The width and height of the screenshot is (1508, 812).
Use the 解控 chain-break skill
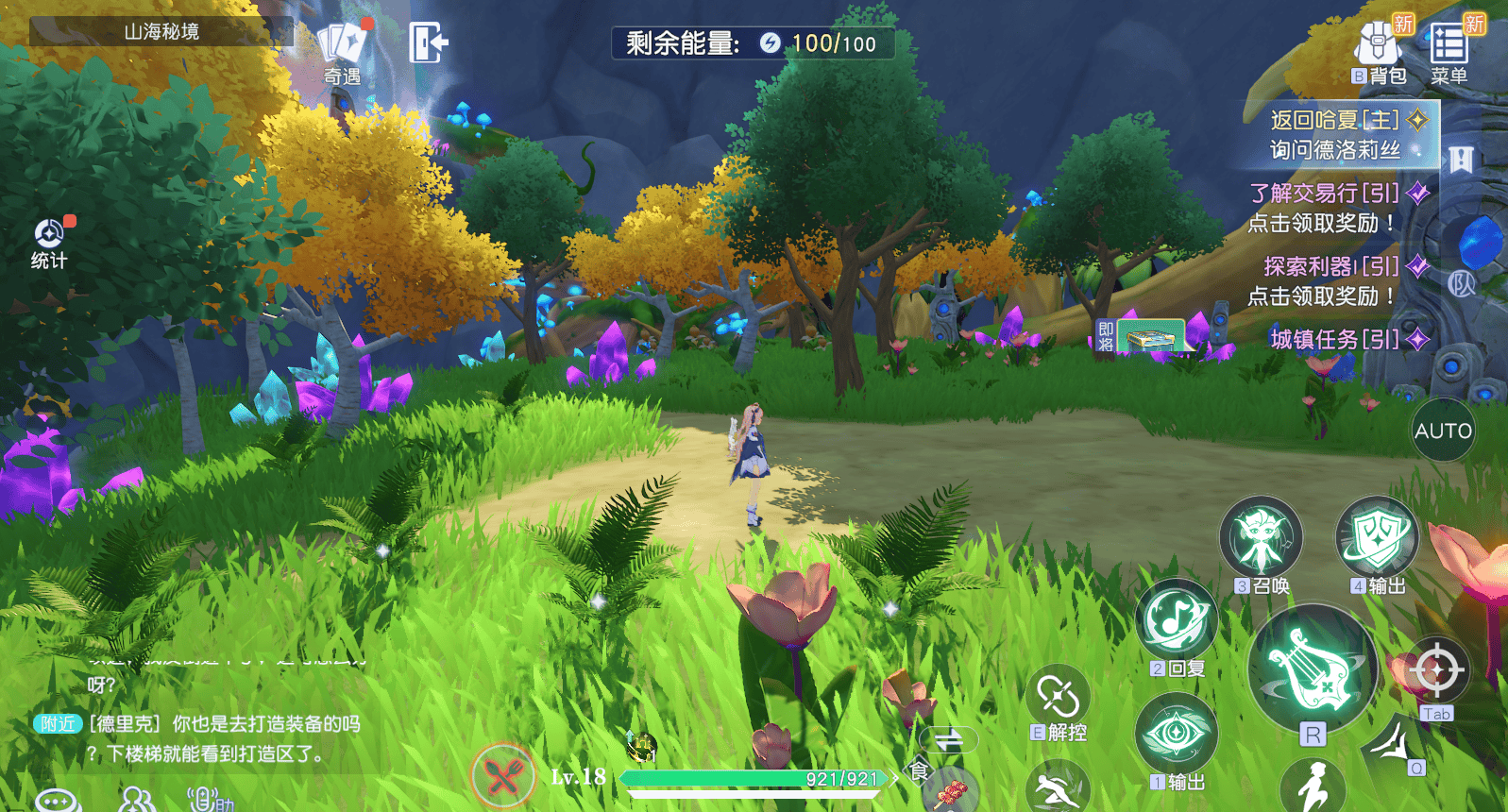(x=1058, y=699)
